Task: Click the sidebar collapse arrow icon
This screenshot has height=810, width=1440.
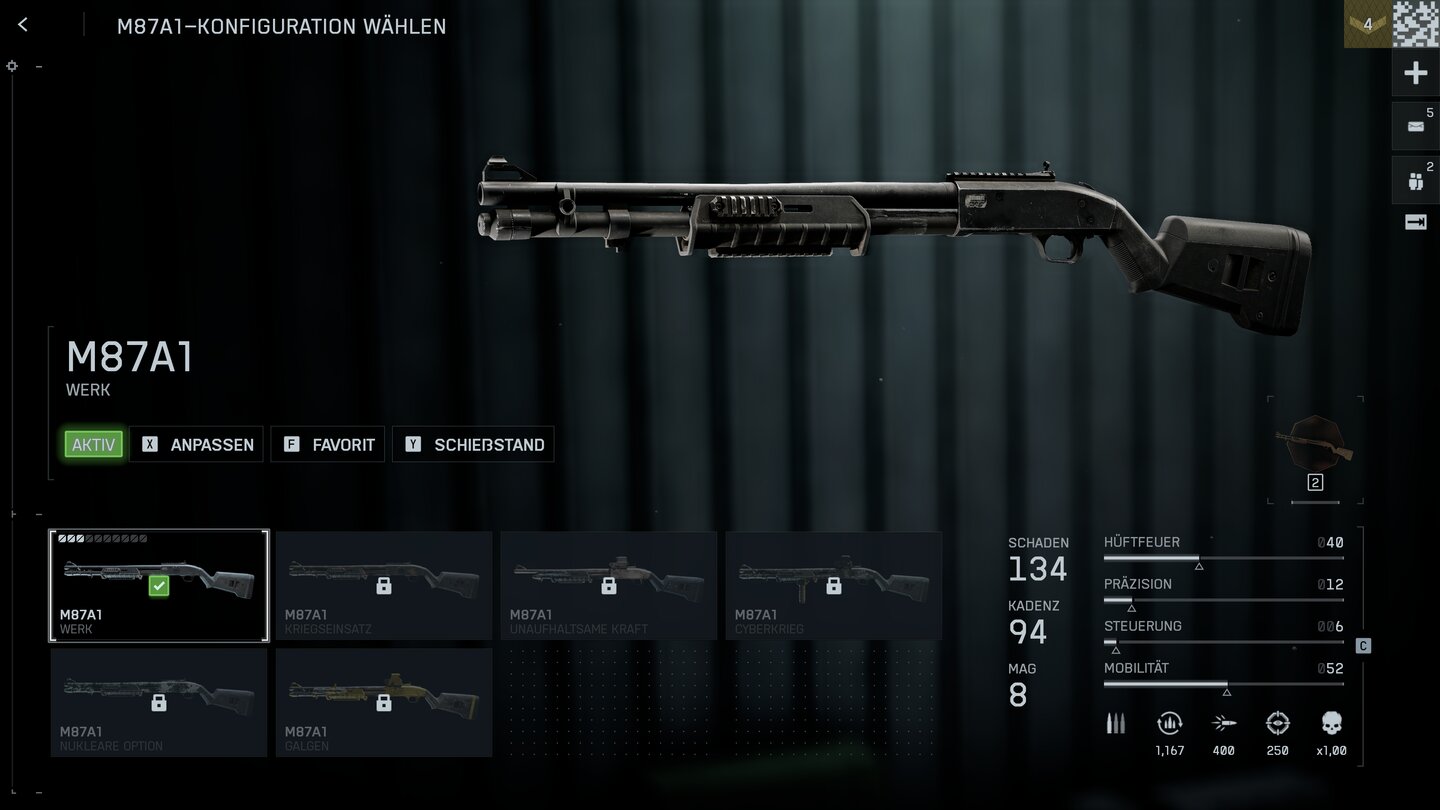Action: 1415,223
